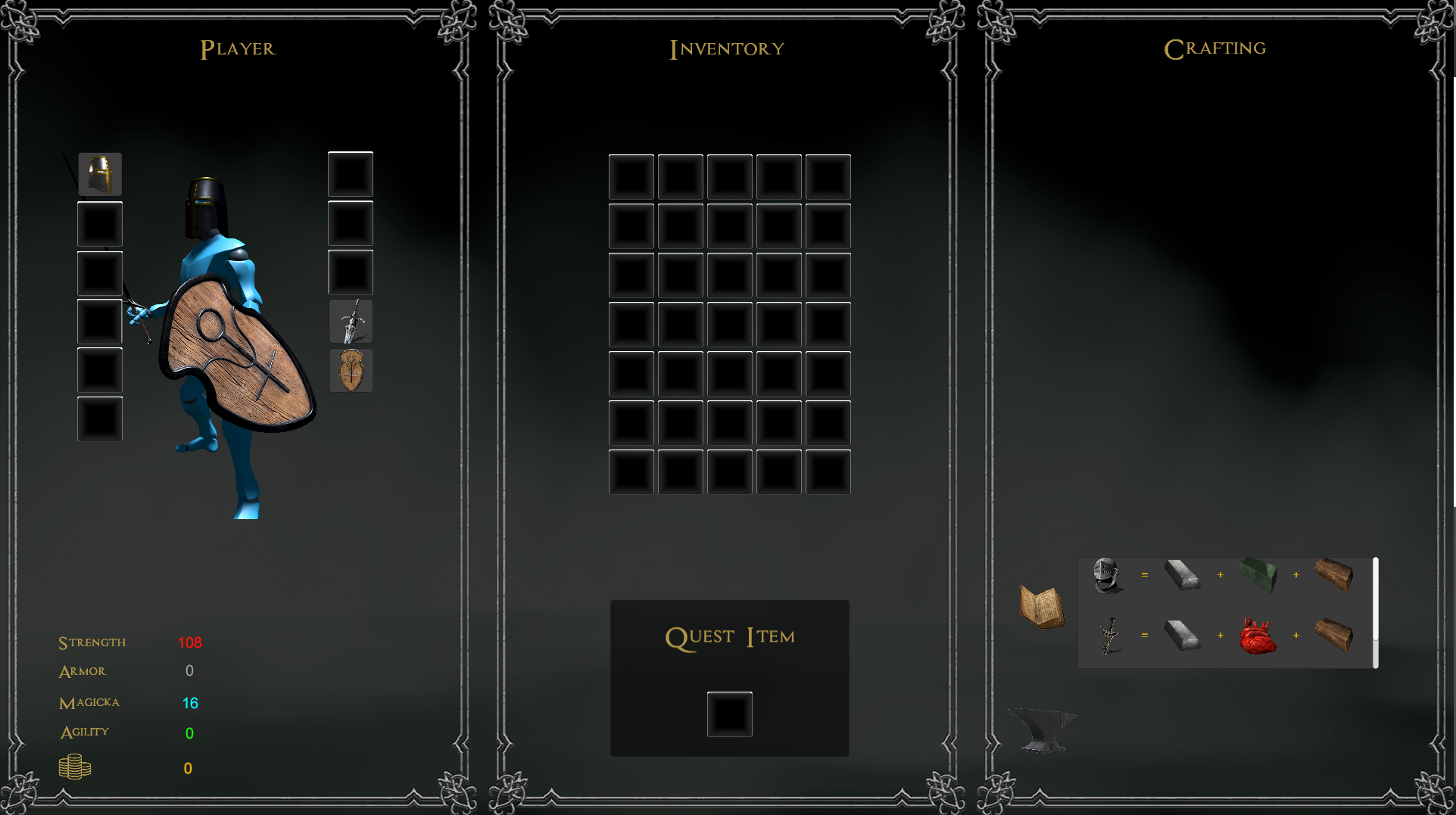Click the Quest Item slot

point(729,714)
